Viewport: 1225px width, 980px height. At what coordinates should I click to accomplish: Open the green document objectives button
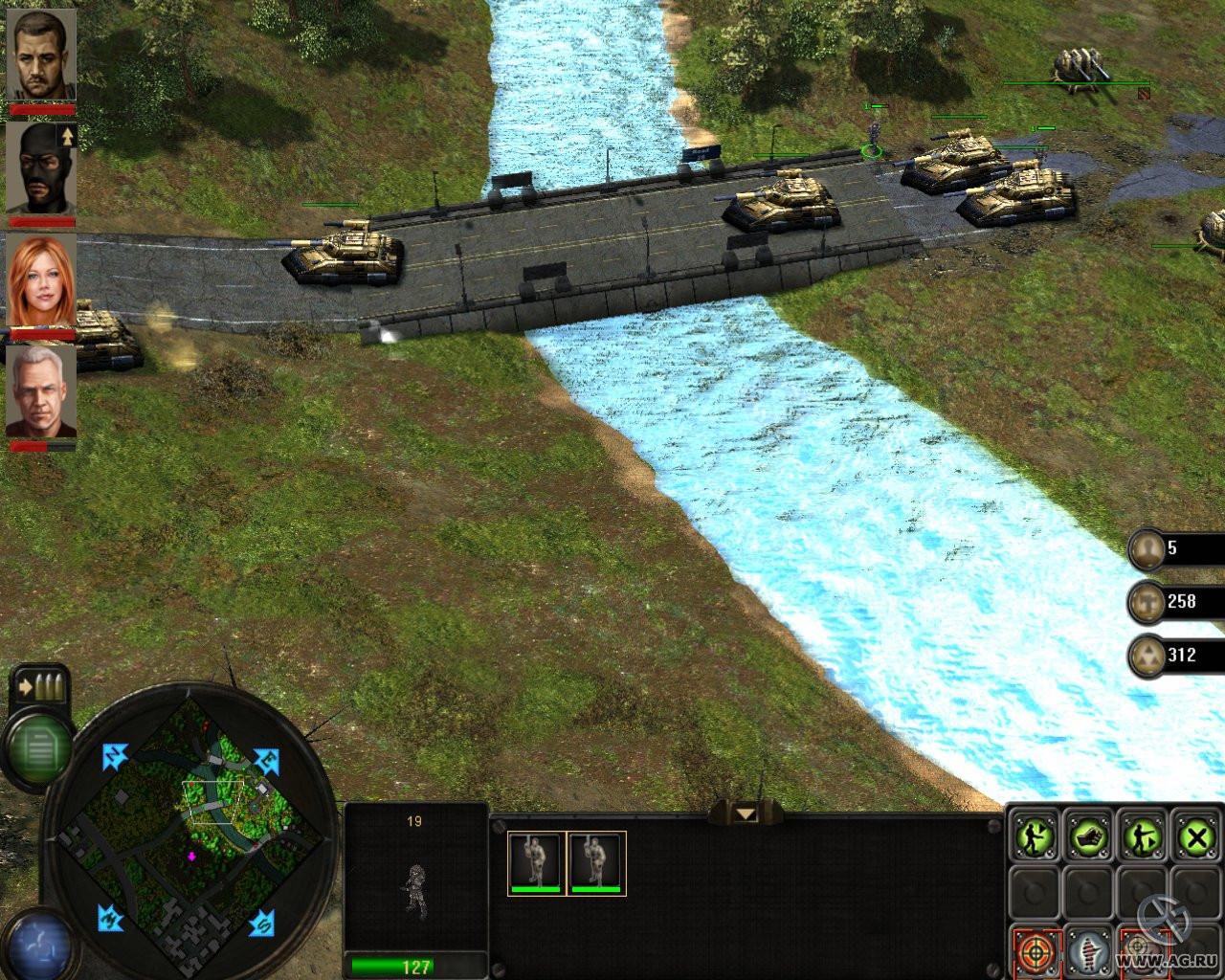(x=39, y=748)
